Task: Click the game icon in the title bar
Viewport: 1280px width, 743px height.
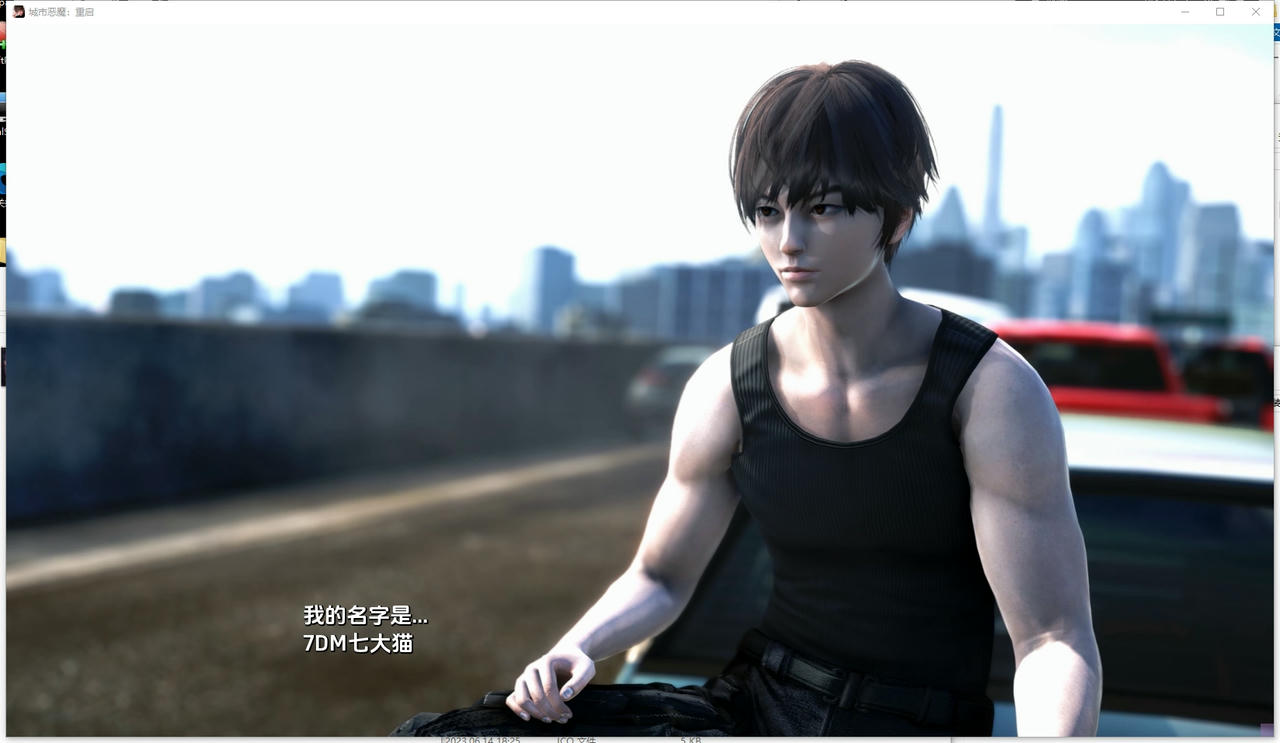Action: (x=18, y=11)
